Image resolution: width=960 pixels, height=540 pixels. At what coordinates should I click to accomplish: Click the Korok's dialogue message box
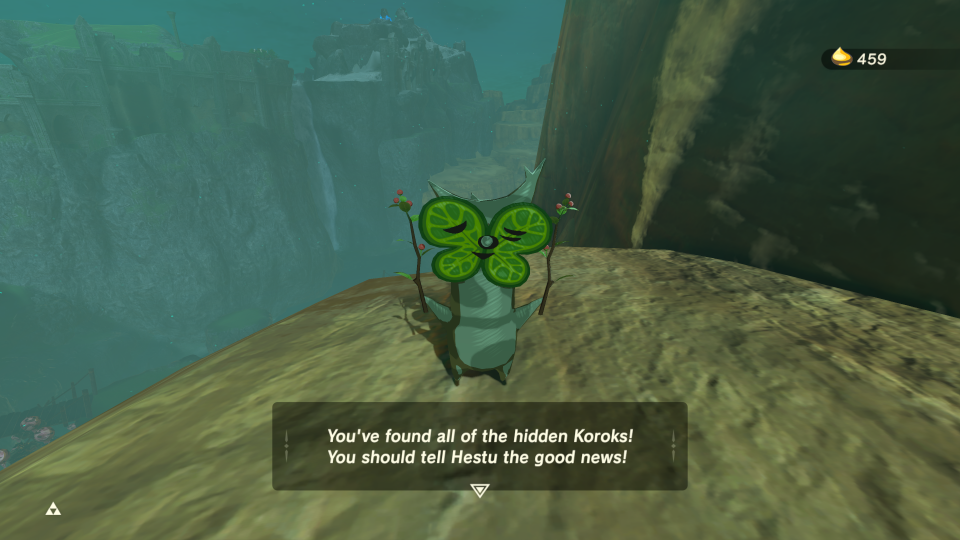tap(480, 445)
